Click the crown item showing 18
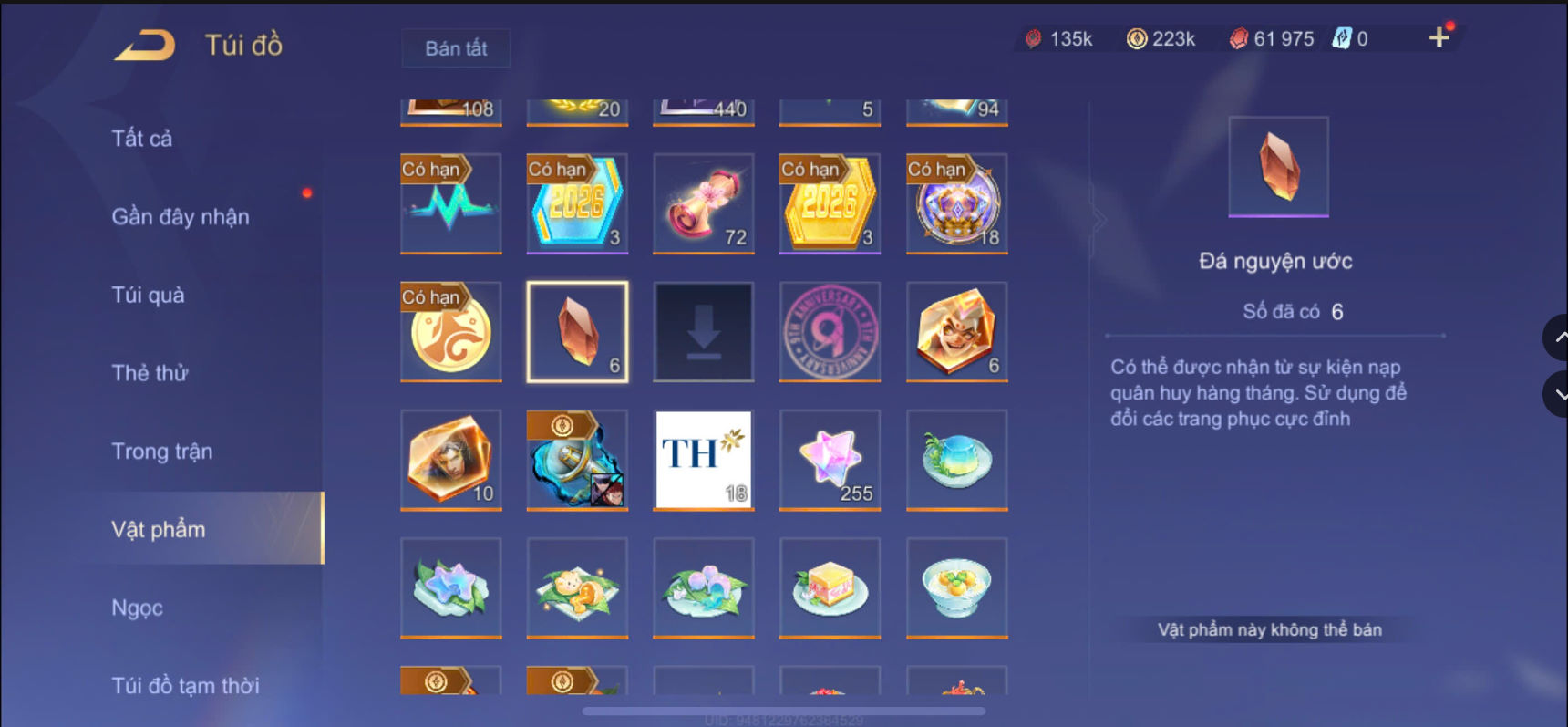The width and height of the screenshot is (1568, 727). [955, 203]
